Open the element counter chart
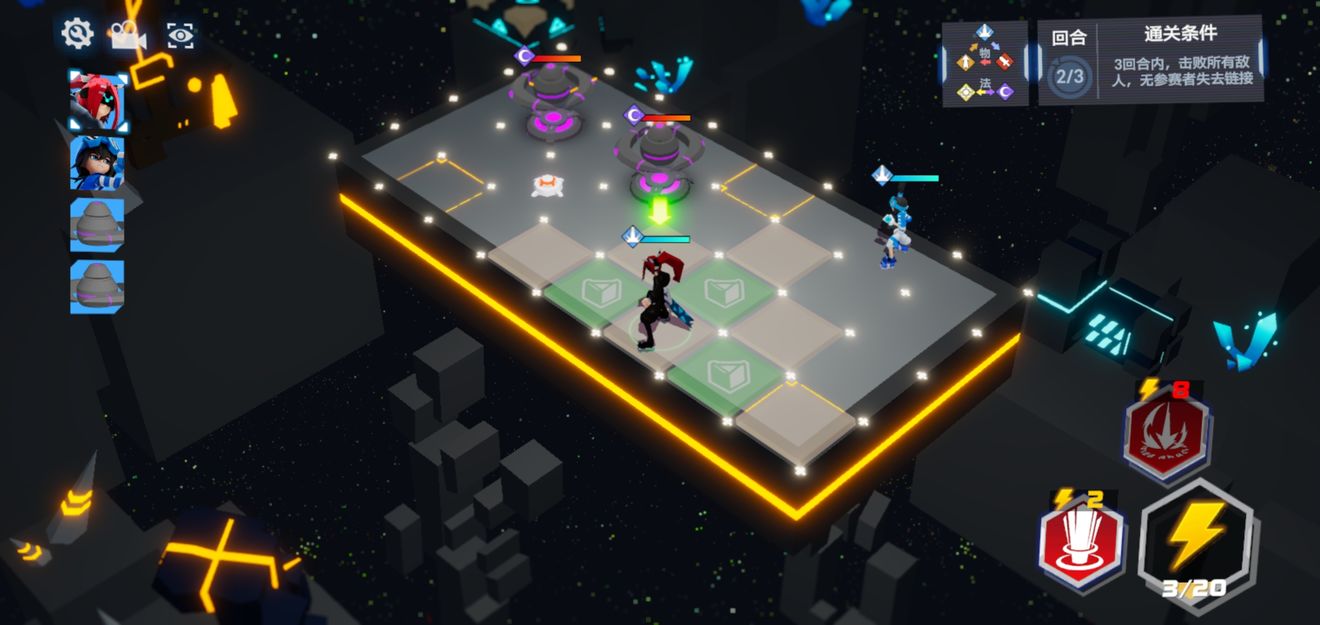The height and width of the screenshot is (625, 1320). (x=985, y=63)
